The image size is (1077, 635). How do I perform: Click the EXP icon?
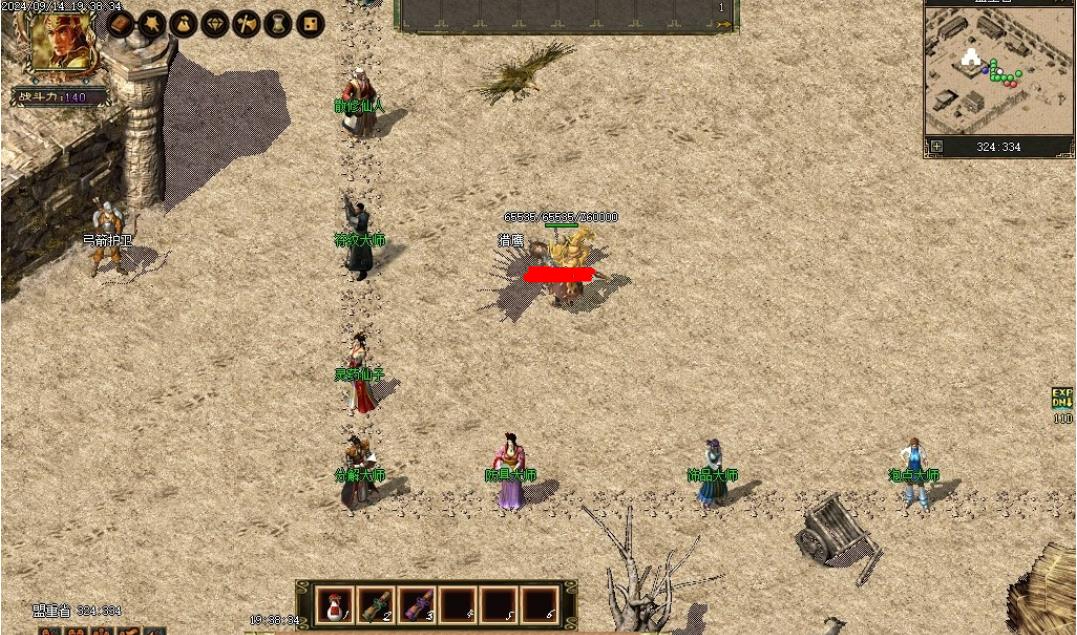point(1061,398)
